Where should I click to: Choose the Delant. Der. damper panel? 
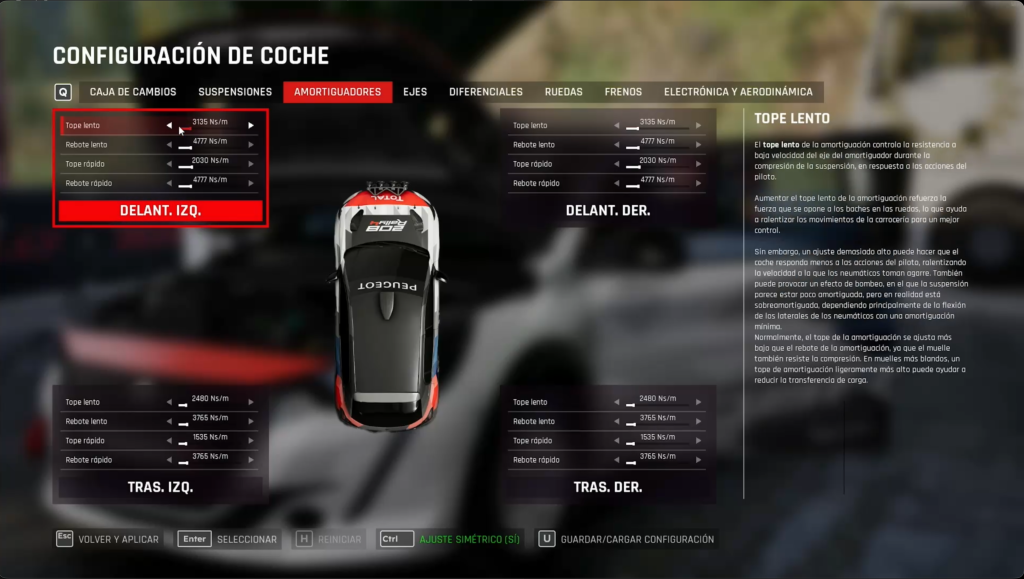[x=608, y=211]
